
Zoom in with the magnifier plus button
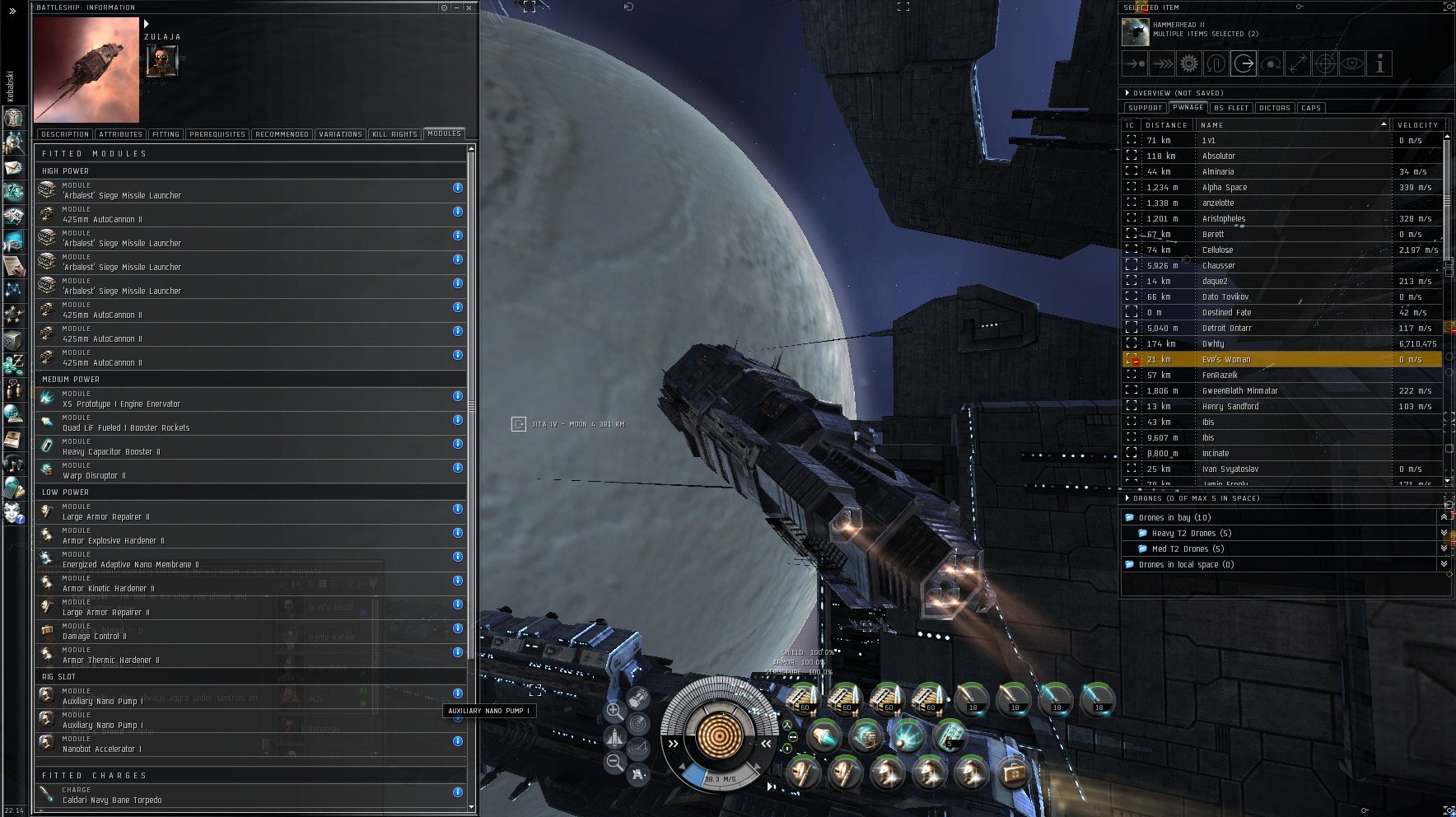pyautogui.click(x=614, y=712)
